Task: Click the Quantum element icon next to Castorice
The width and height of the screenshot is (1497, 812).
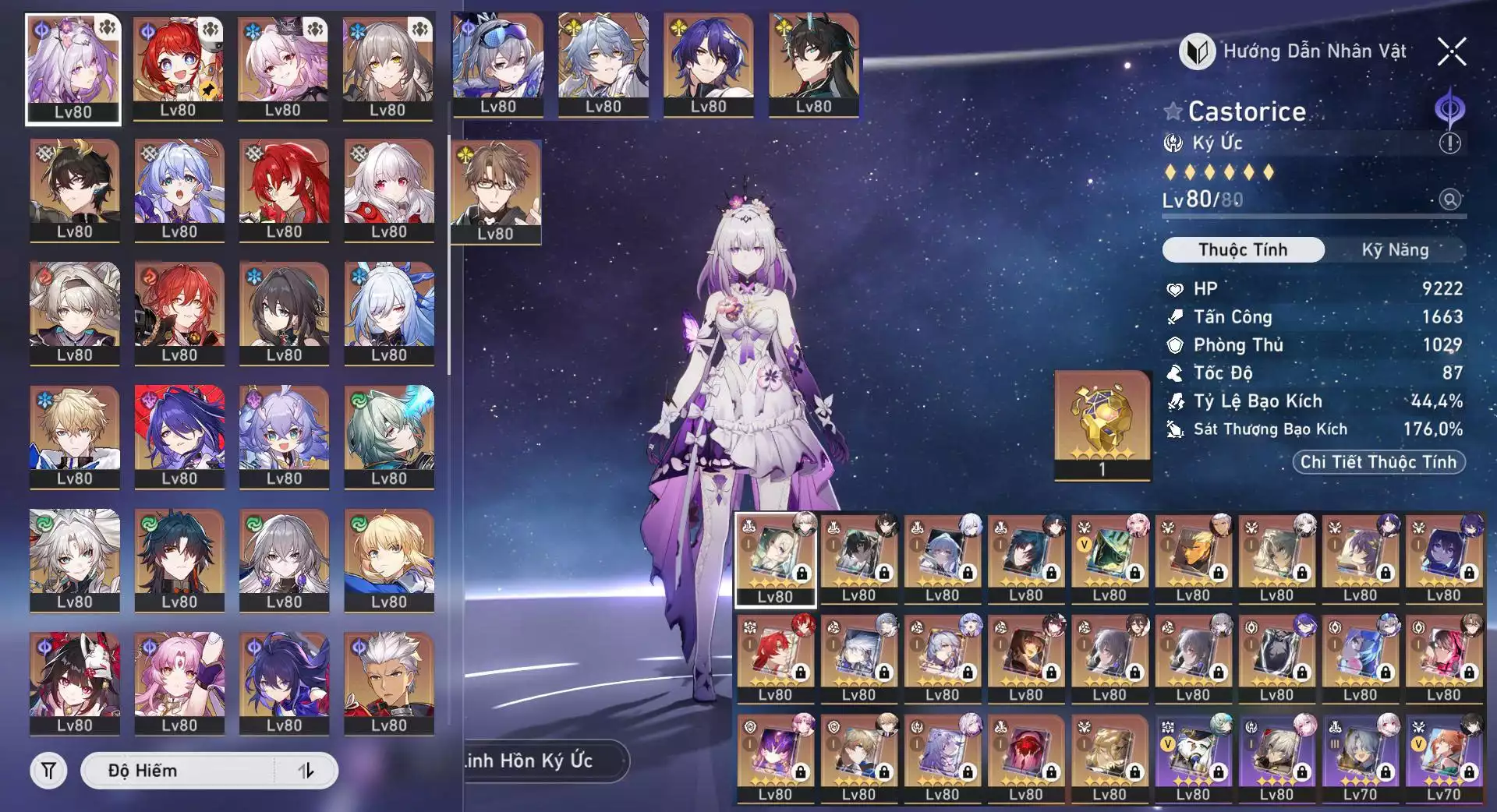Action: [1449, 109]
